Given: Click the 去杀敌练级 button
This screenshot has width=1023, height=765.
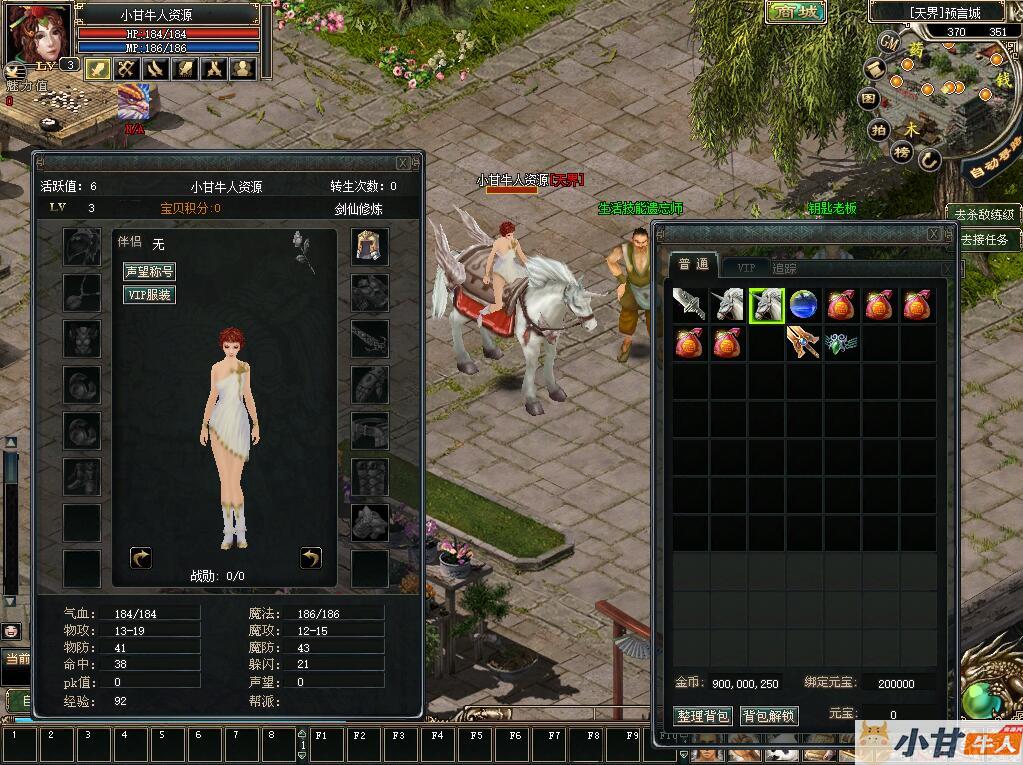Looking at the screenshot, I should 984,214.
